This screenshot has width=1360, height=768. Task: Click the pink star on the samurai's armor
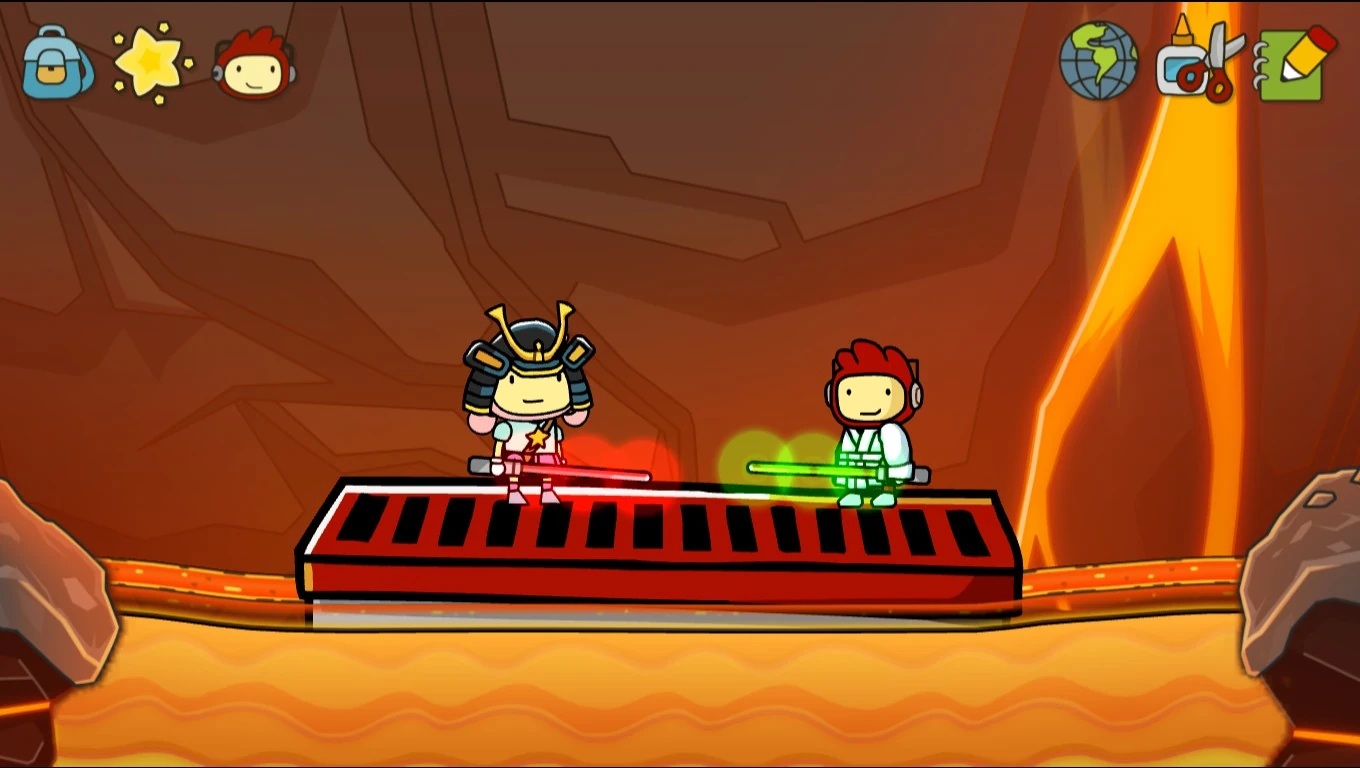pos(537,437)
